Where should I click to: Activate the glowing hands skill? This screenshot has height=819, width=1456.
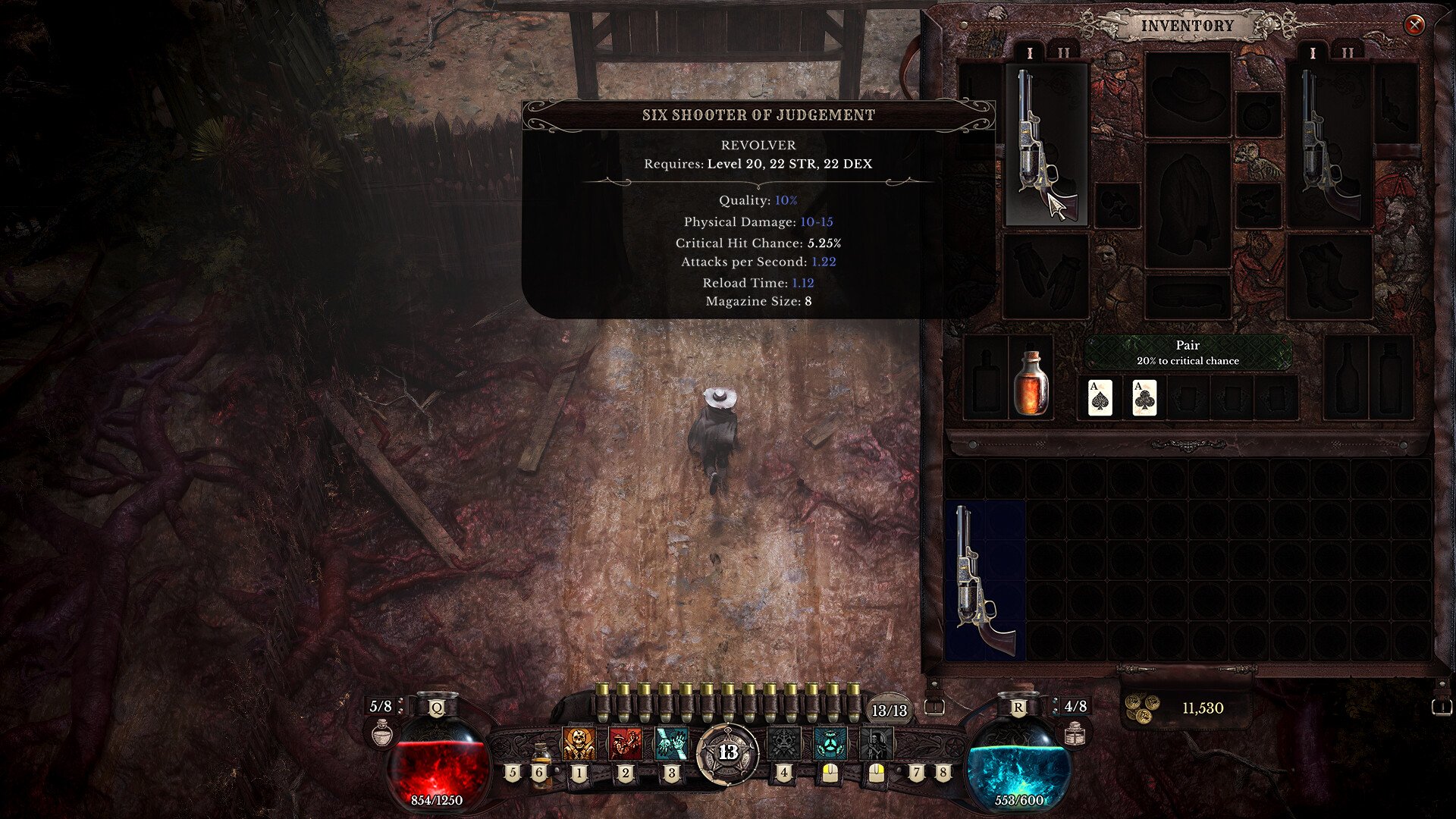click(x=671, y=744)
